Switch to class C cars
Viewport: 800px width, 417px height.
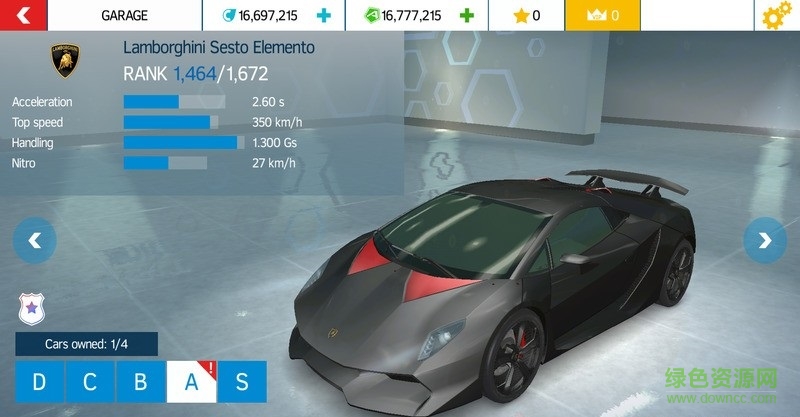tap(90, 381)
